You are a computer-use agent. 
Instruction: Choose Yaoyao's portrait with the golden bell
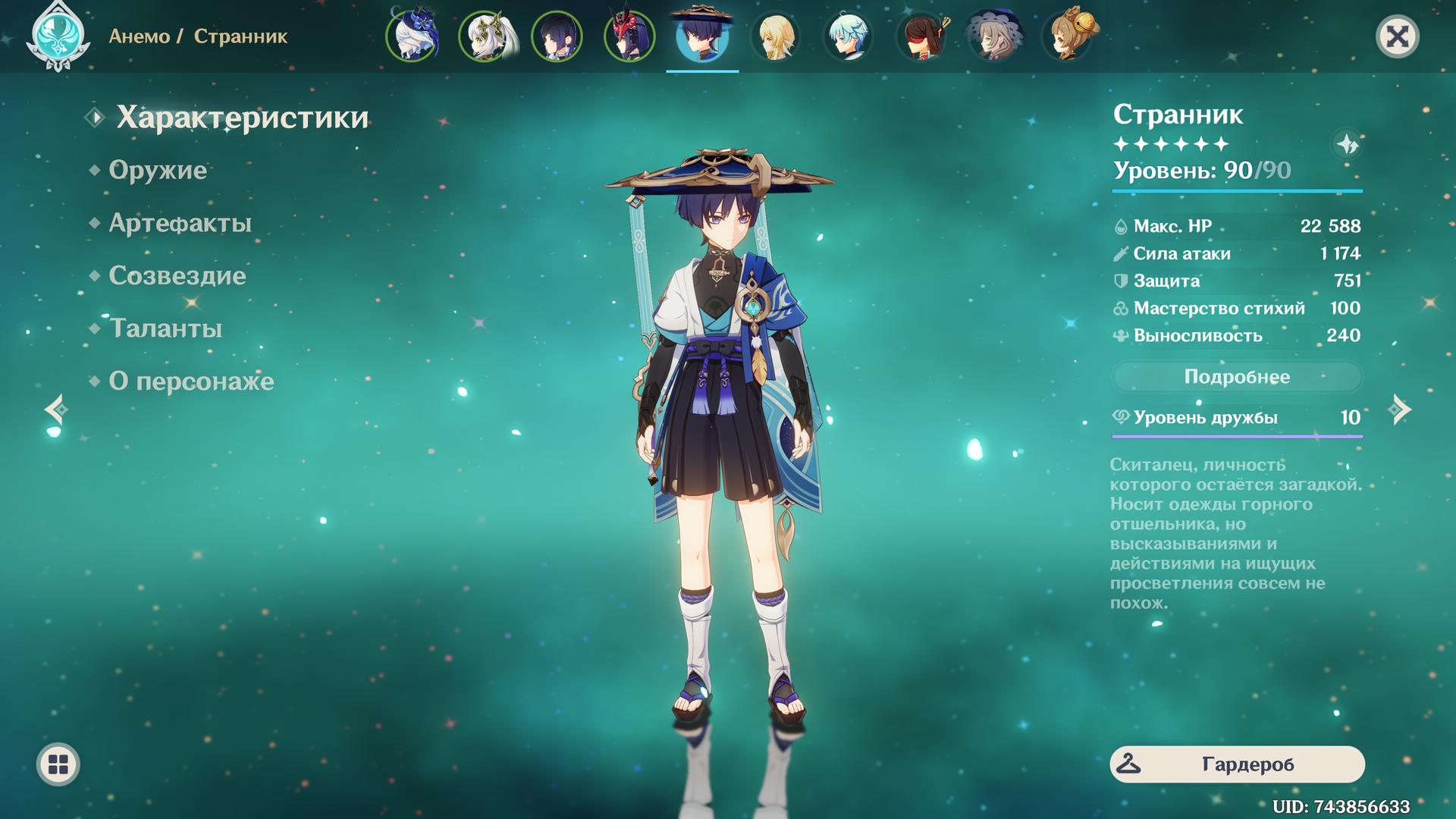click(x=1068, y=36)
